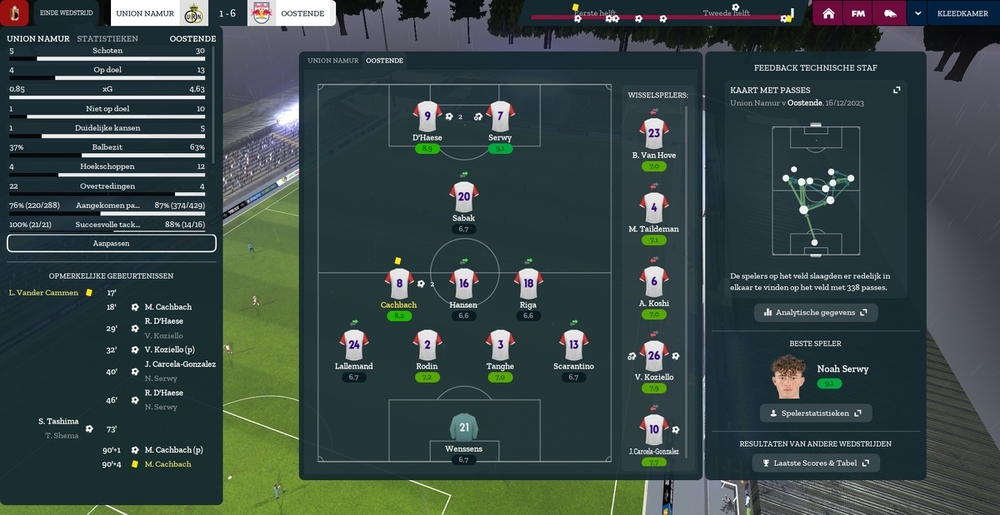
Task: Switch to the Union Namur lineup tab
Action: click(333, 61)
